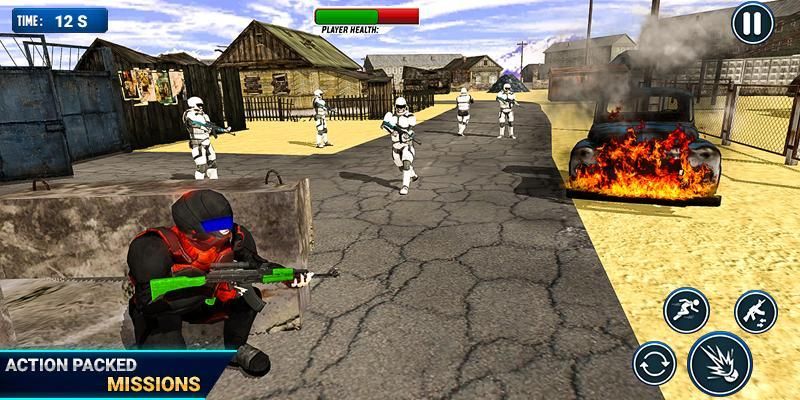This screenshot has width=800, height=400.
Task: Hit the circular-arrows reload button
Action: click(x=654, y=364)
